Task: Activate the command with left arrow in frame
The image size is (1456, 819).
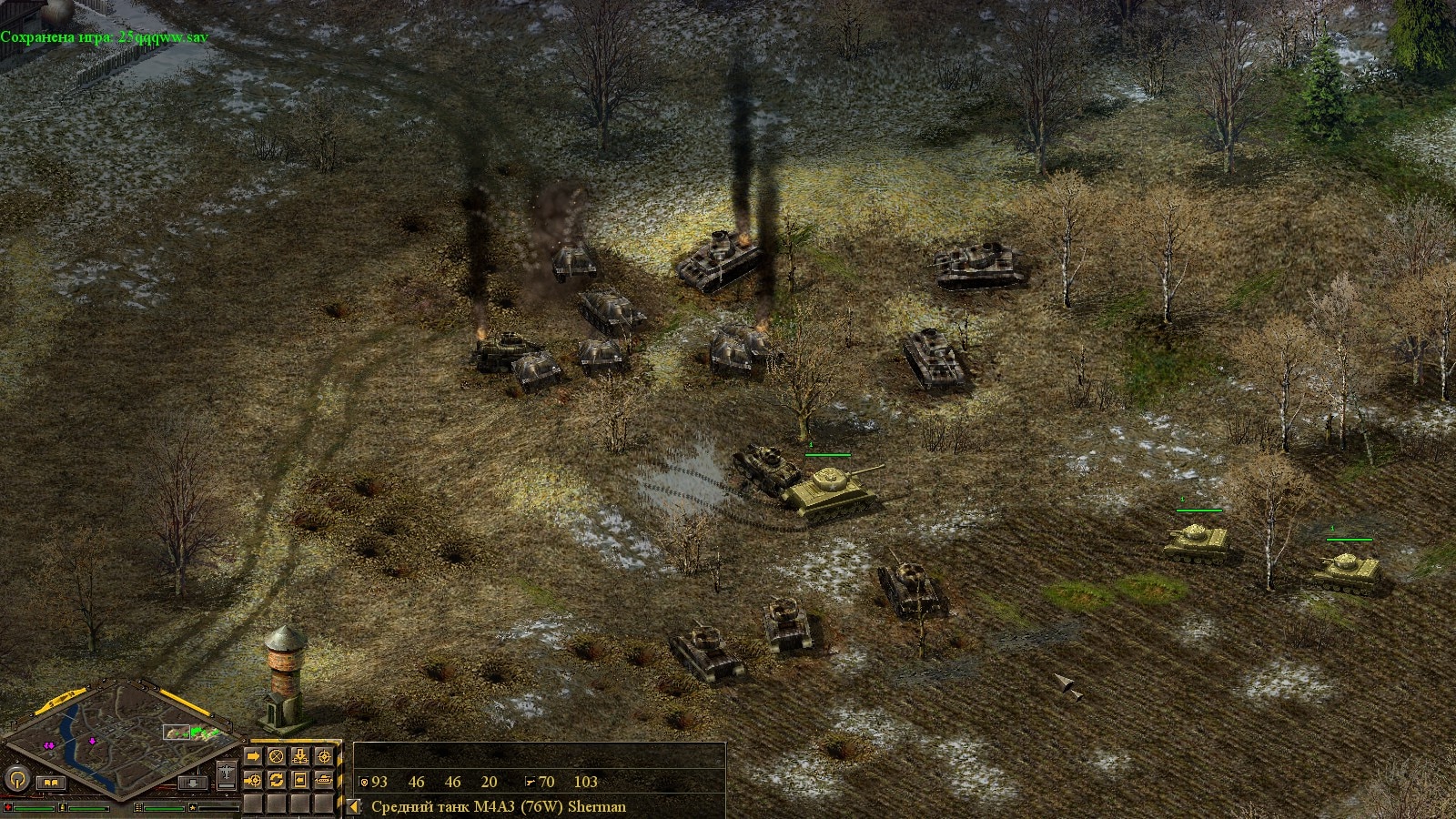Action: coord(300,780)
